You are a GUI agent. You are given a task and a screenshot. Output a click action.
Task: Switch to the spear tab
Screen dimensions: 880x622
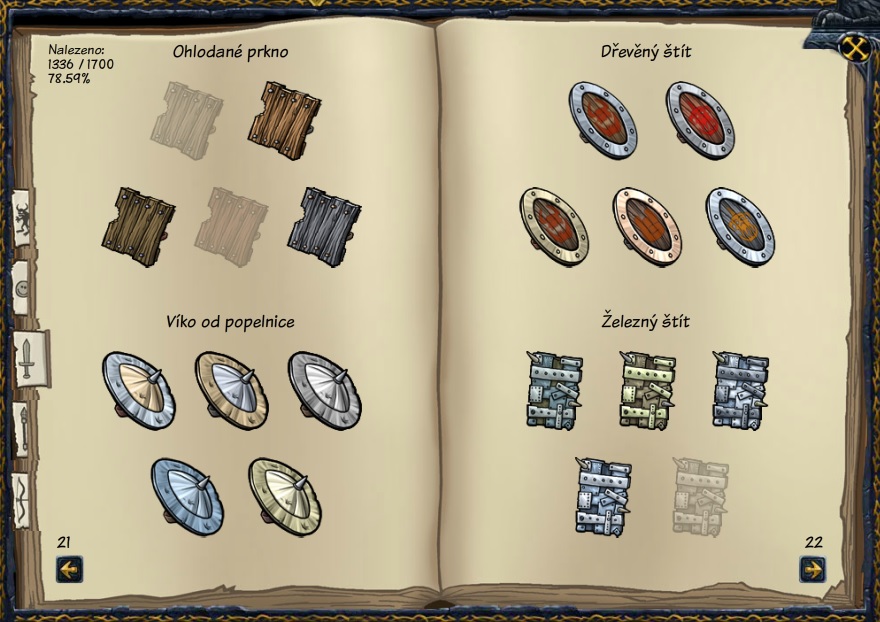click(22, 427)
